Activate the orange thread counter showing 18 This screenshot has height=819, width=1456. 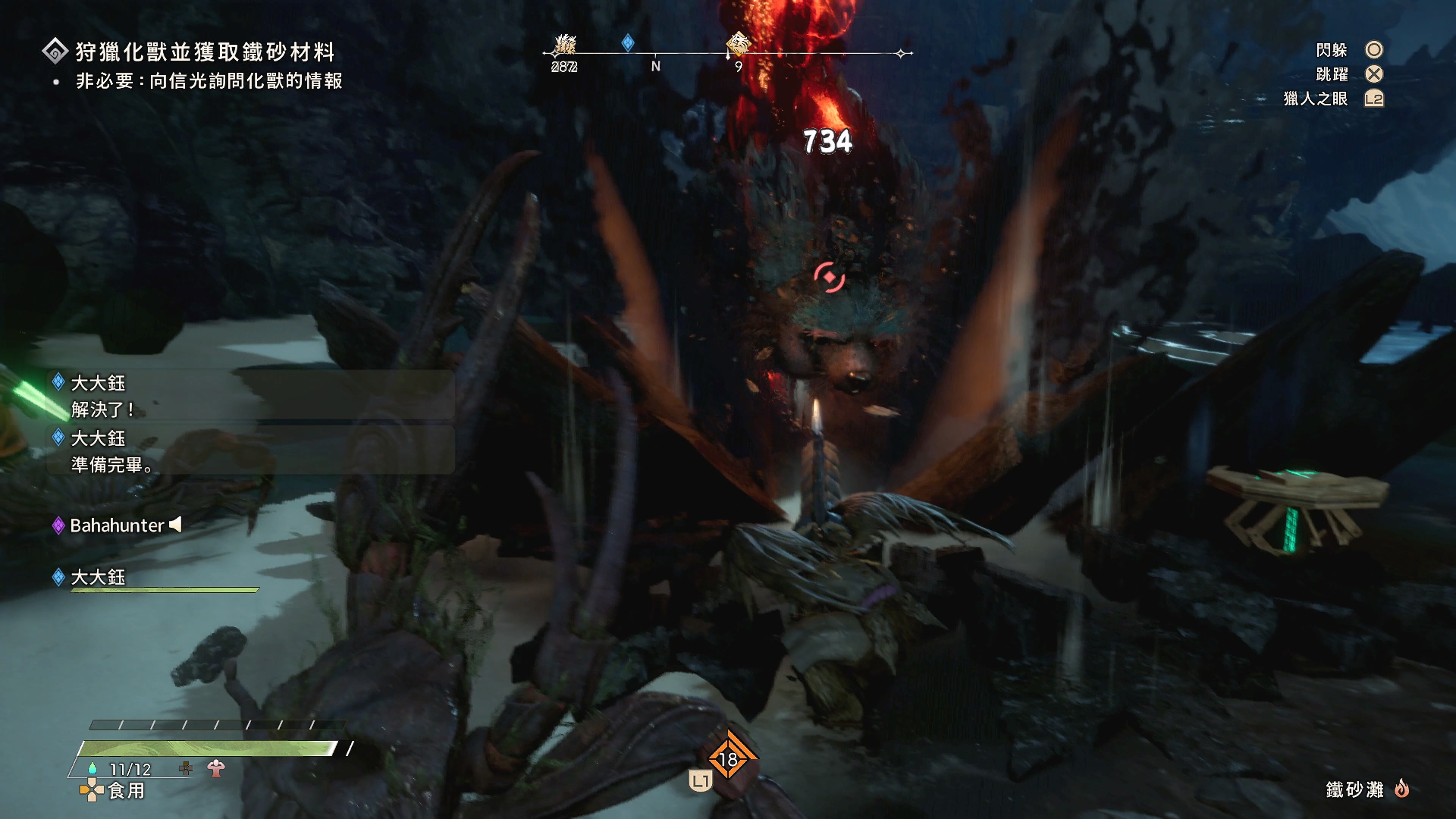pos(728,759)
